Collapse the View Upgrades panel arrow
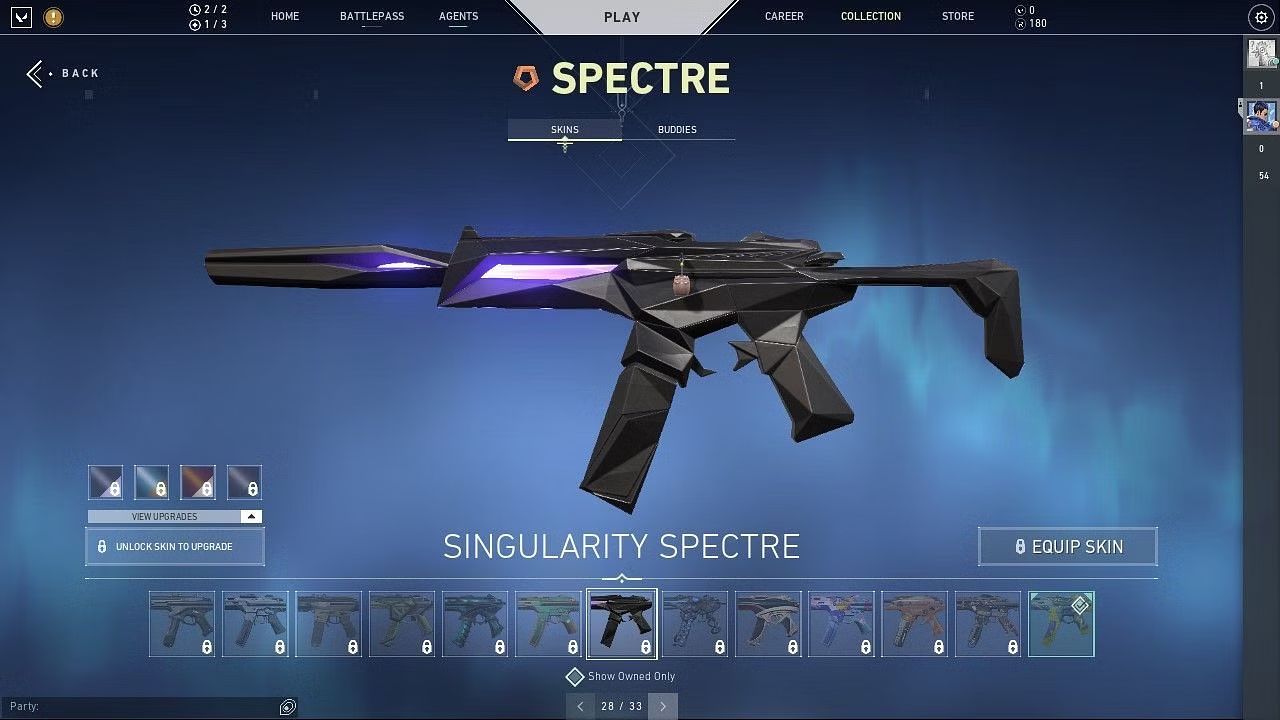Image resolution: width=1280 pixels, height=720 pixels. tap(250, 516)
